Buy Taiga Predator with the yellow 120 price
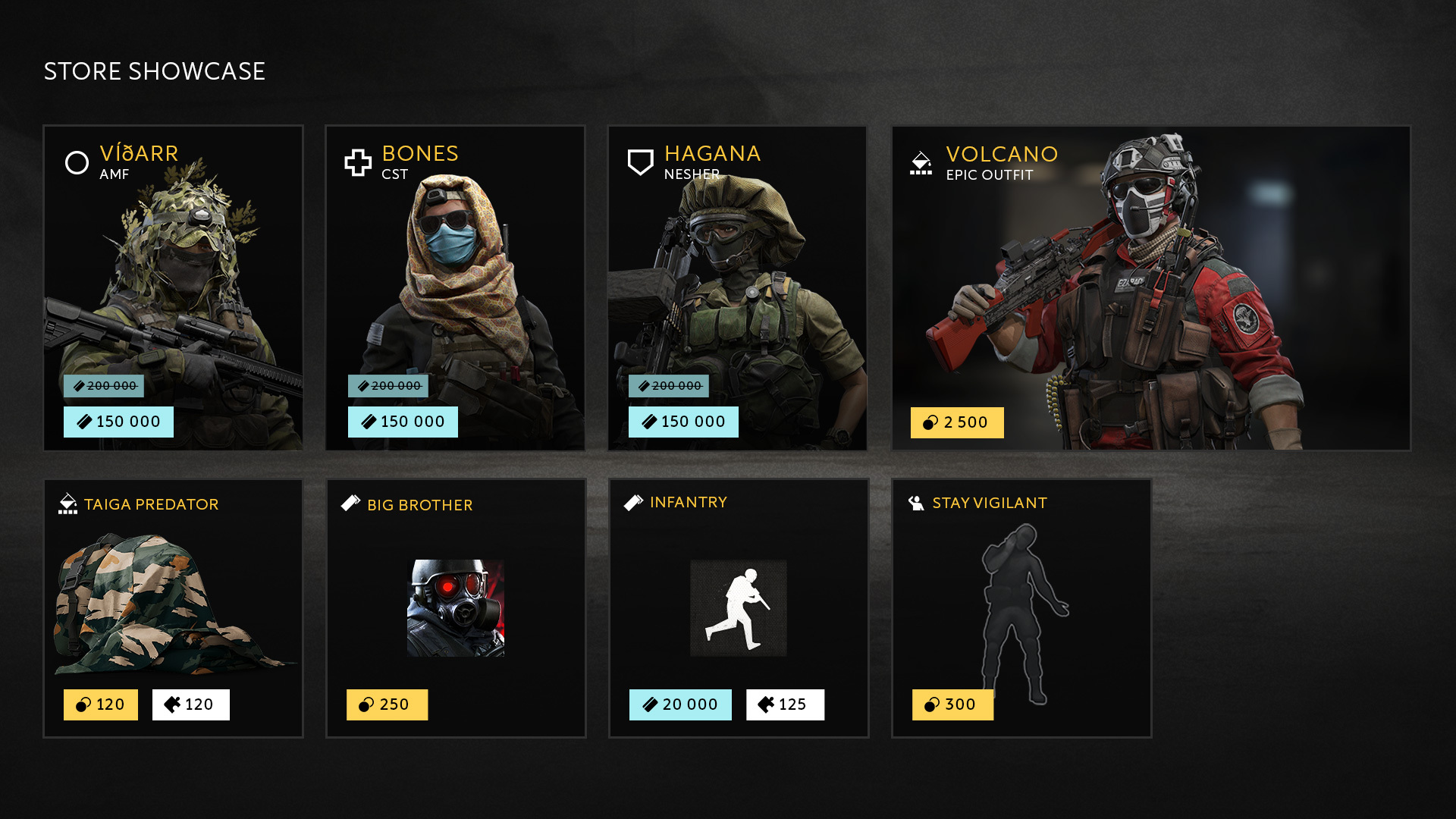Screen dimensions: 1456x819 click(x=101, y=704)
